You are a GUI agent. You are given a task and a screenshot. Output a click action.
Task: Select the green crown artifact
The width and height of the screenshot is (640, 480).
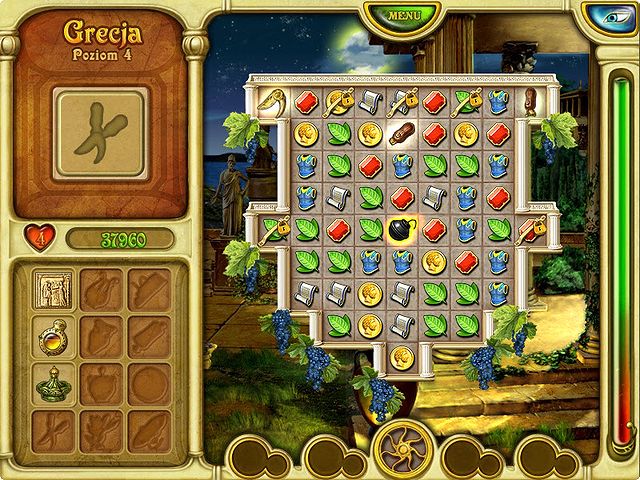pyautogui.click(x=50, y=383)
